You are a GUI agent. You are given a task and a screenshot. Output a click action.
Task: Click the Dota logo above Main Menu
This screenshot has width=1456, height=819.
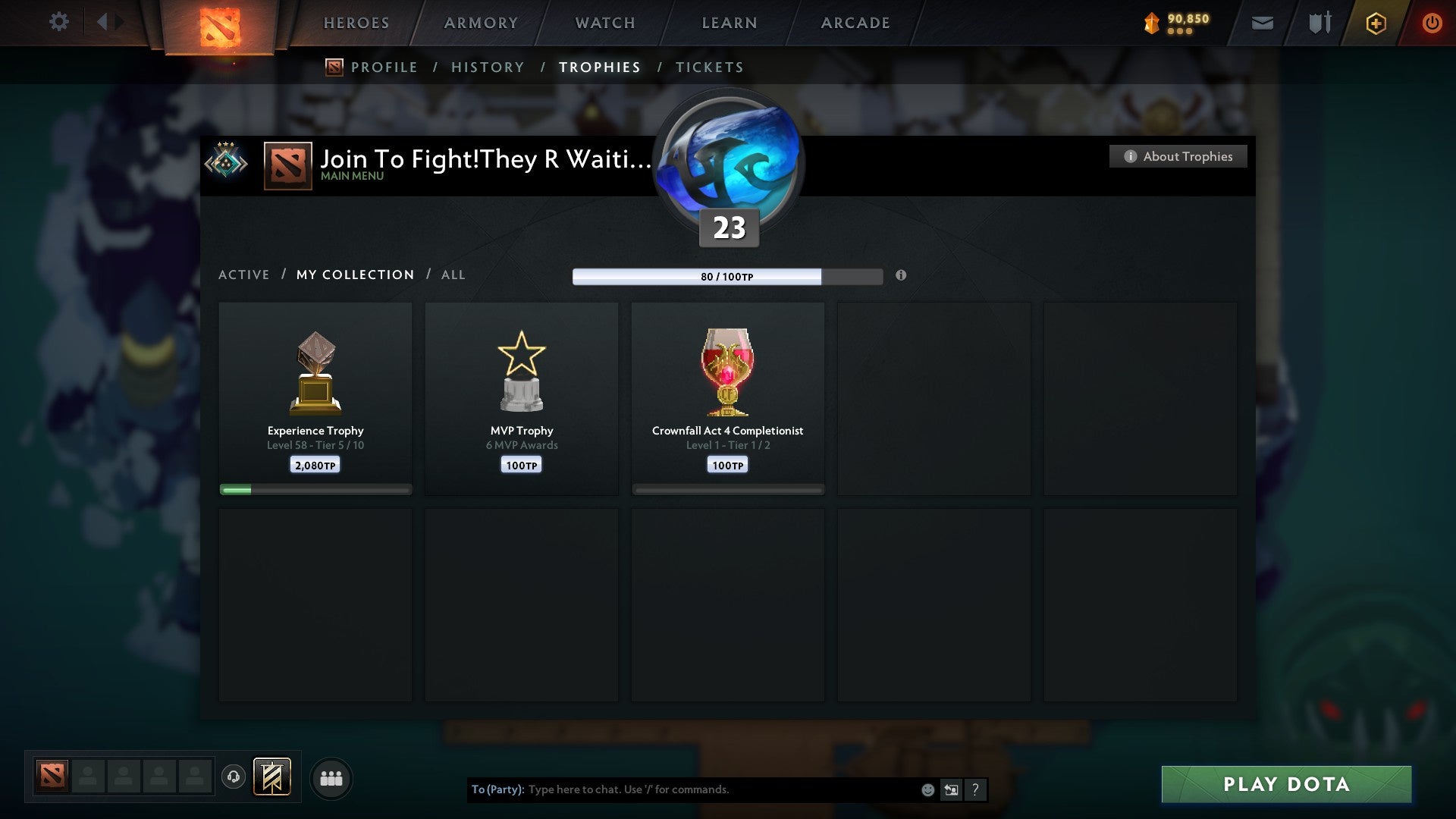click(x=287, y=165)
